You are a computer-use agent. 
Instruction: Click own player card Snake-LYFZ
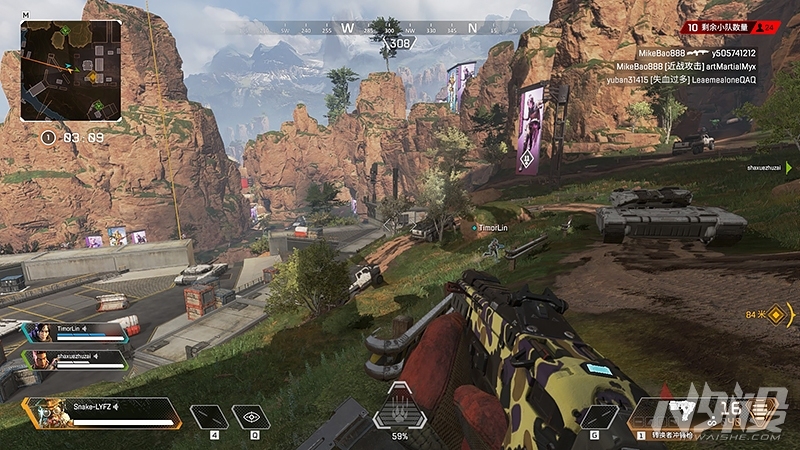[100, 412]
